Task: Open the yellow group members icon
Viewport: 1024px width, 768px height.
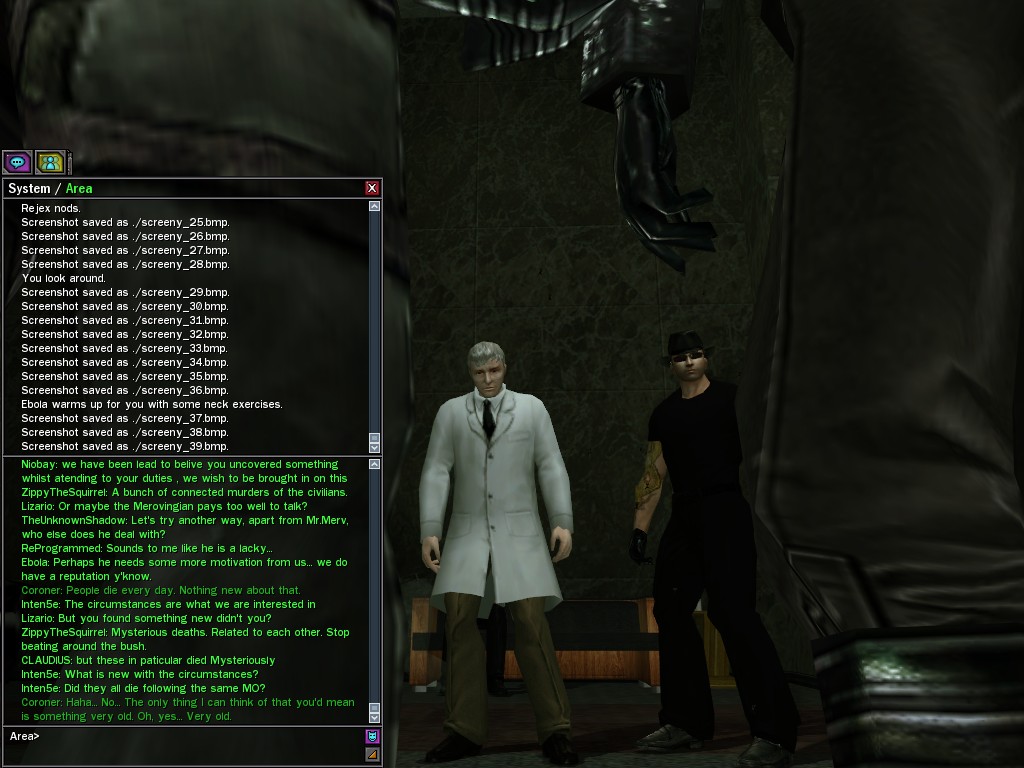Action: pos(50,161)
